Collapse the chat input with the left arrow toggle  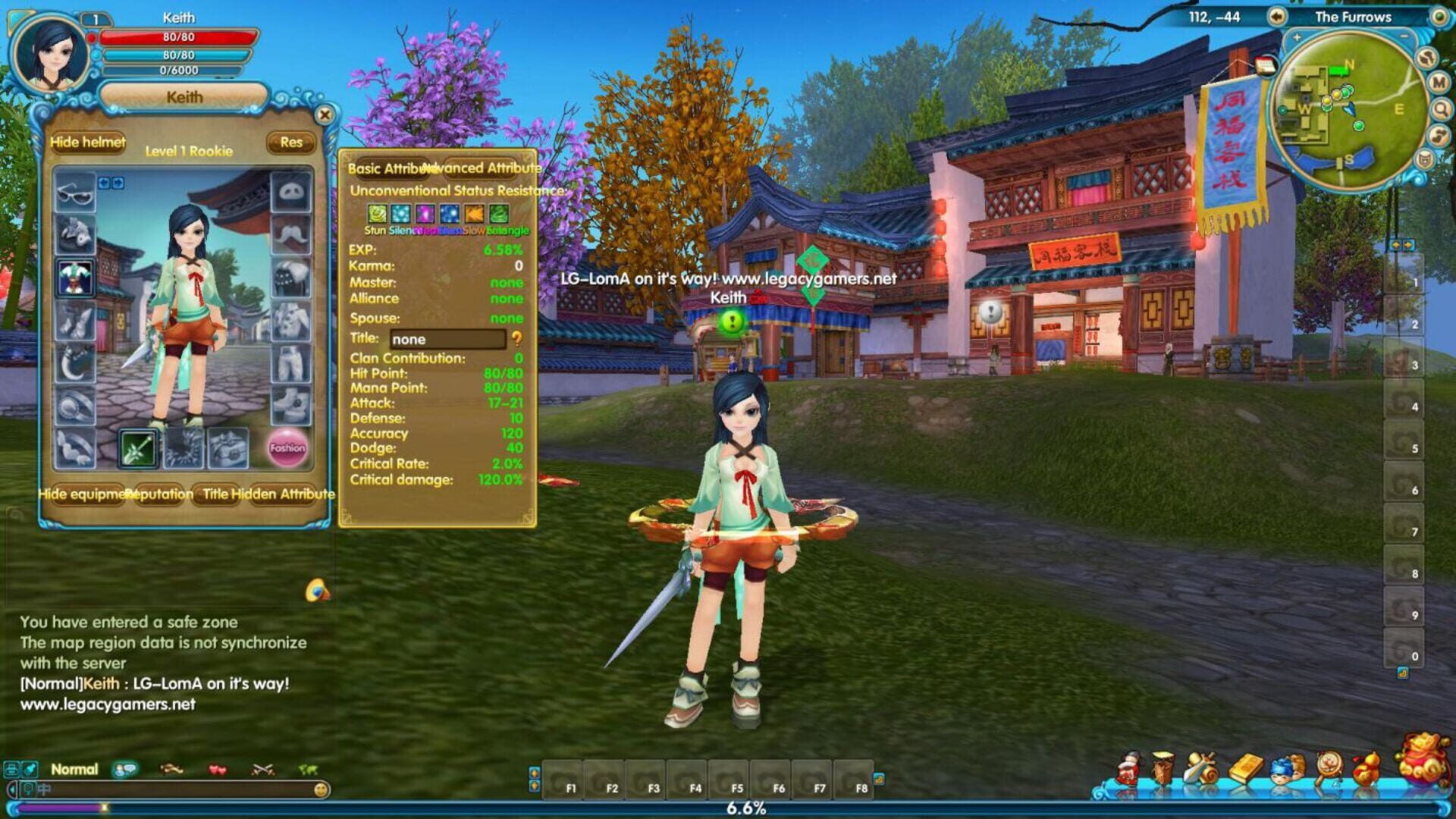11,790
